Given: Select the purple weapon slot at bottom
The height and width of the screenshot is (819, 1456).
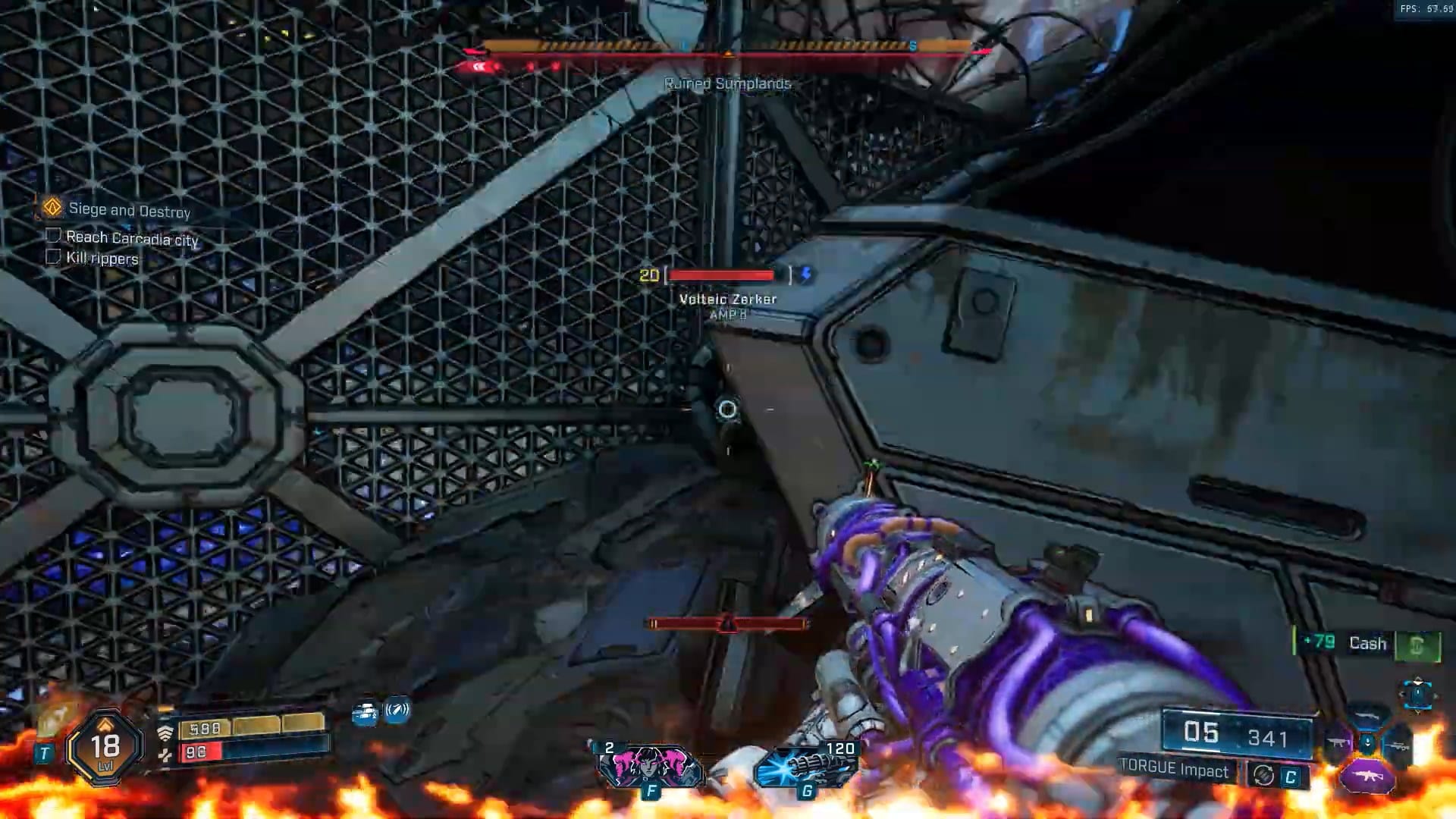Looking at the screenshot, I should [x=1367, y=777].
